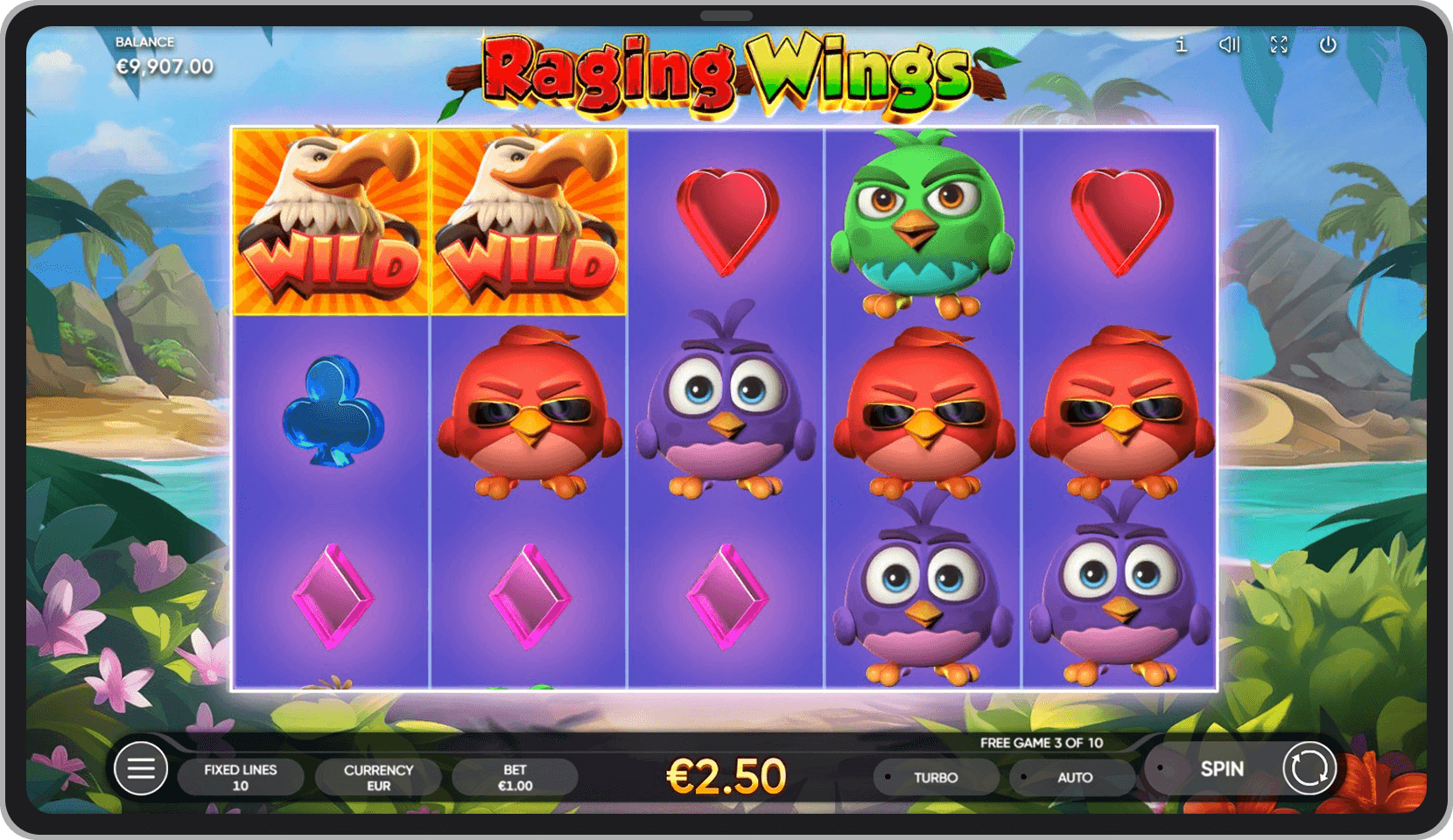Change the Bet €1.00 amount
The height and width of the screenshot is (840, 1453).
515,777
